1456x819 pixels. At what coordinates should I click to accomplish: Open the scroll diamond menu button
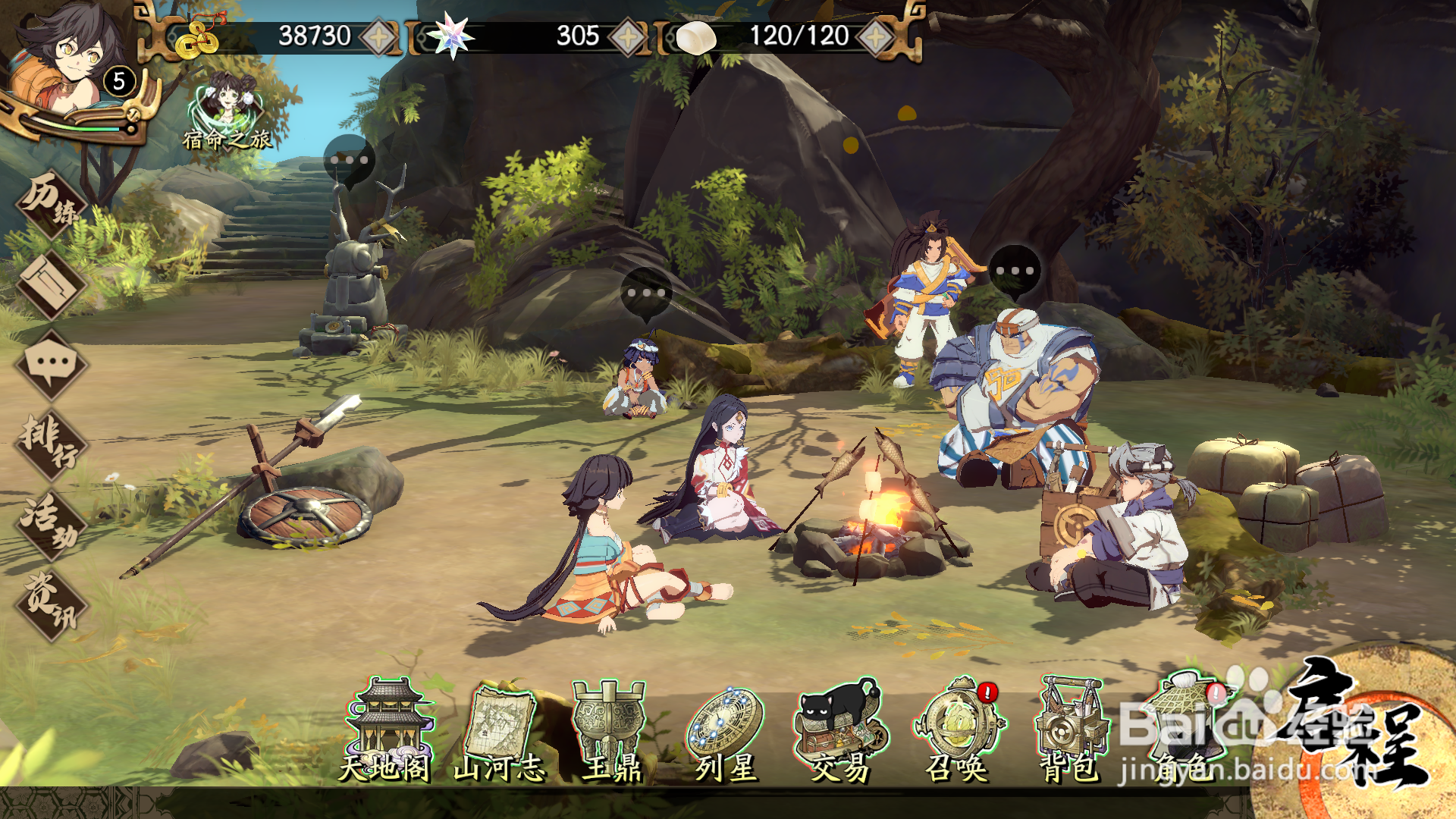pos(52,285)
